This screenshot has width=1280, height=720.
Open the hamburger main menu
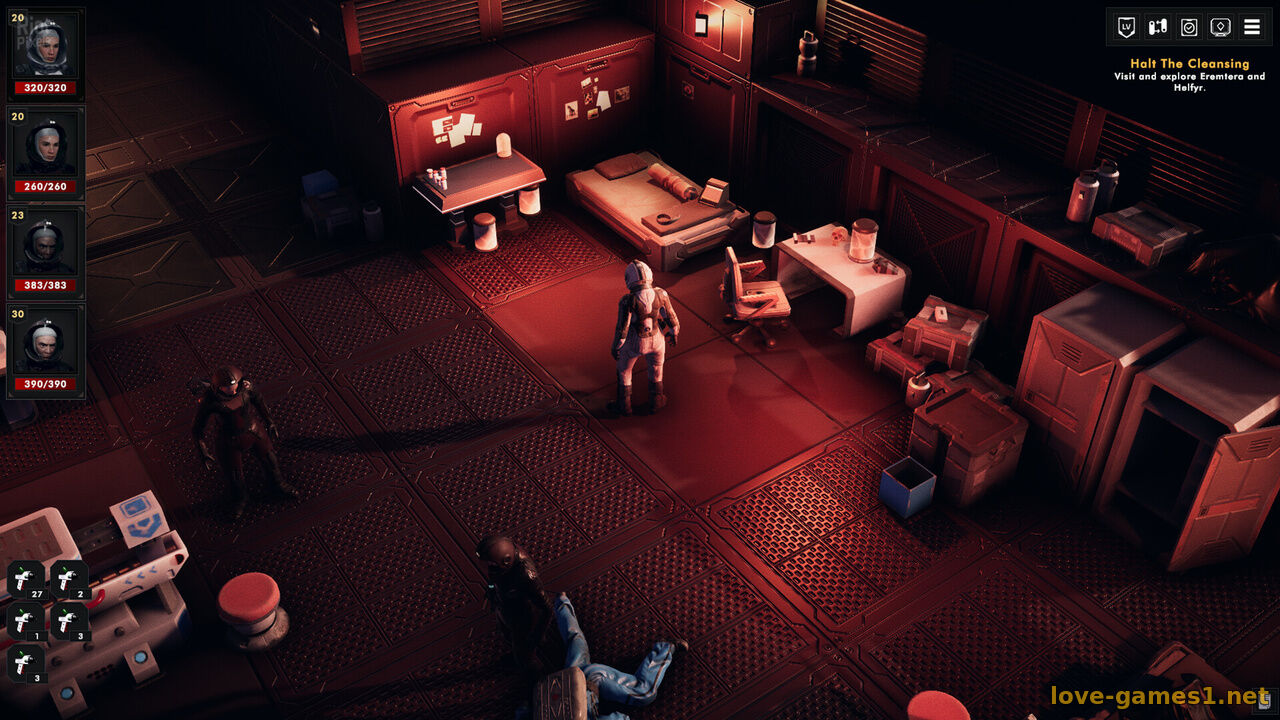[x=1252, y=27]
